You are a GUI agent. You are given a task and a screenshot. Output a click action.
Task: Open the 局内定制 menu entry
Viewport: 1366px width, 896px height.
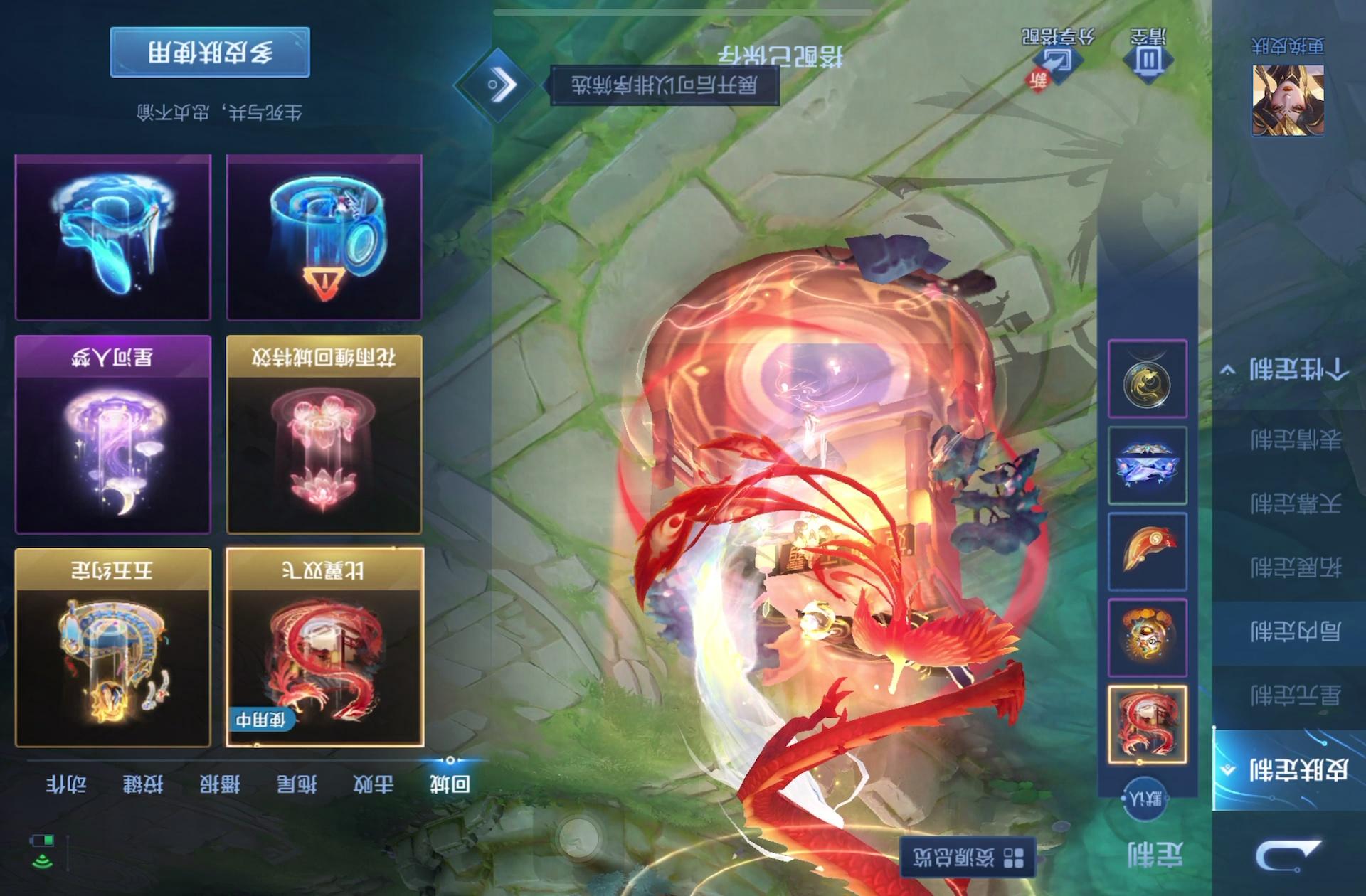point(1295,631)
